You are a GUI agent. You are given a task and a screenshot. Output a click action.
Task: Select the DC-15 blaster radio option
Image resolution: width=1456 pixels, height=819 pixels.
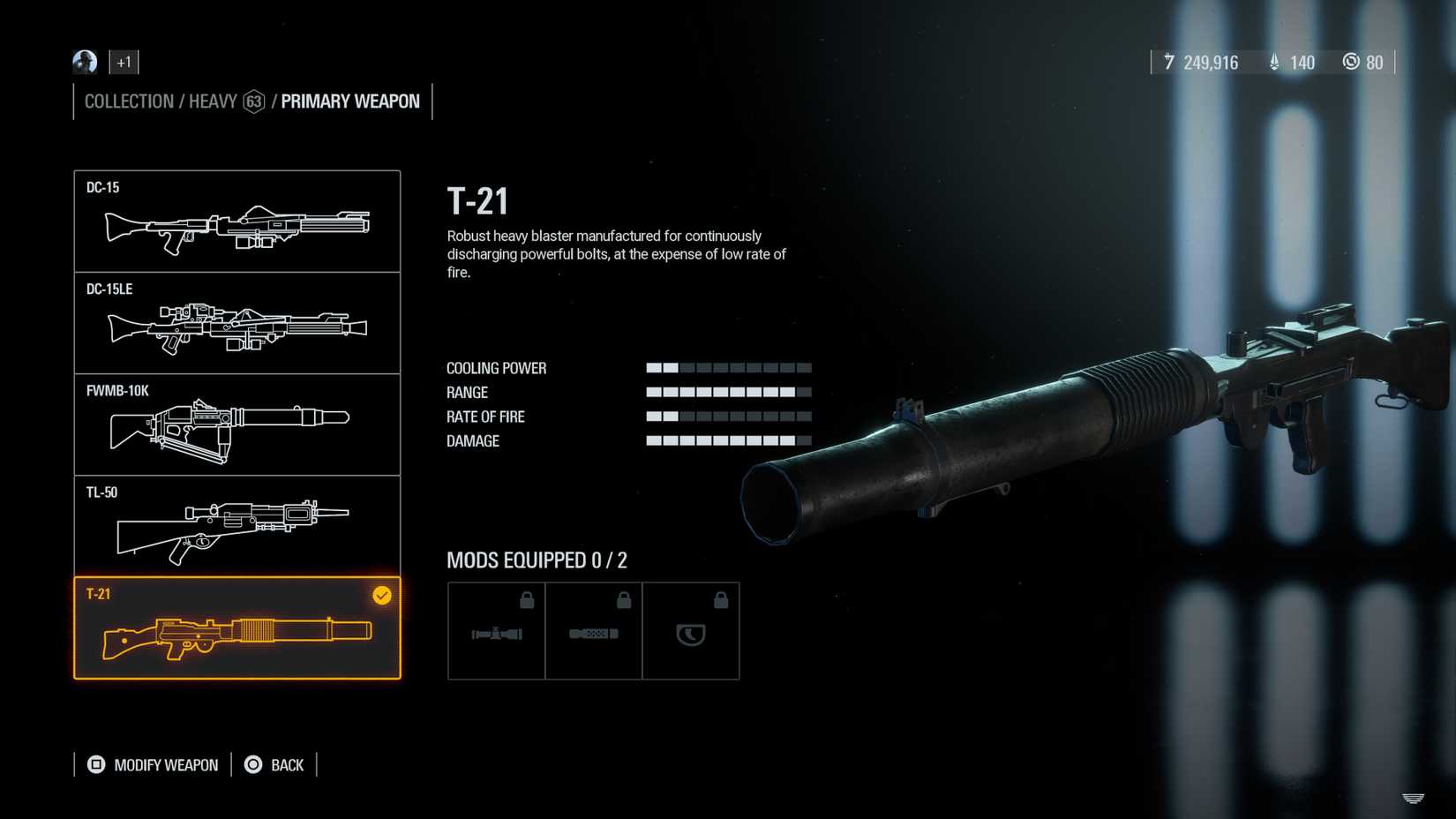click(x=238, y=221)
